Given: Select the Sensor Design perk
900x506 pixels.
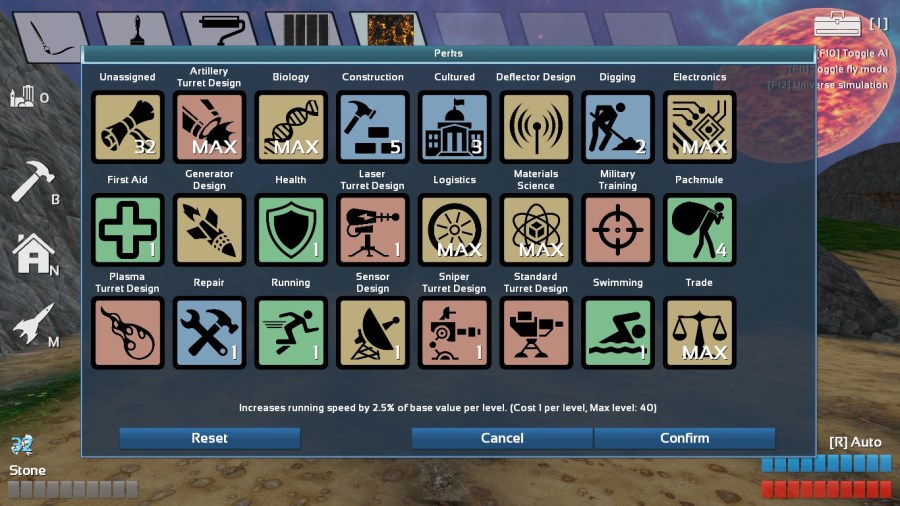Looking at the screenshot, I should 372,333.
